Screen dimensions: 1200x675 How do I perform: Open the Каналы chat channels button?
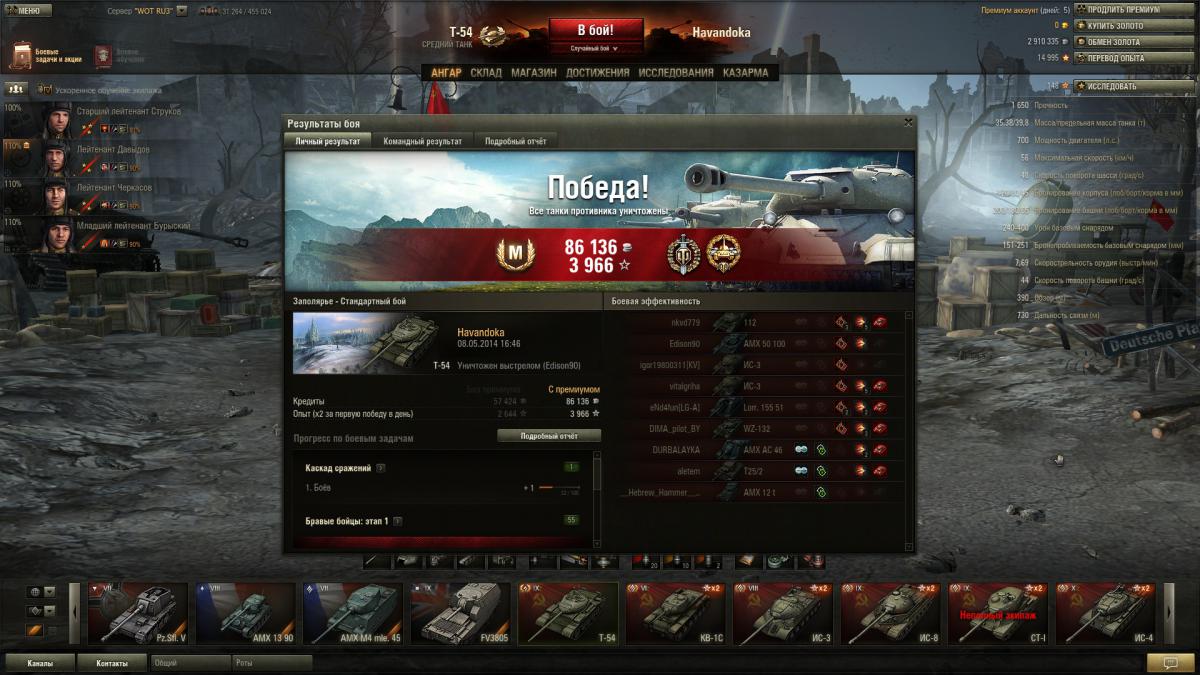click(41, 662)
